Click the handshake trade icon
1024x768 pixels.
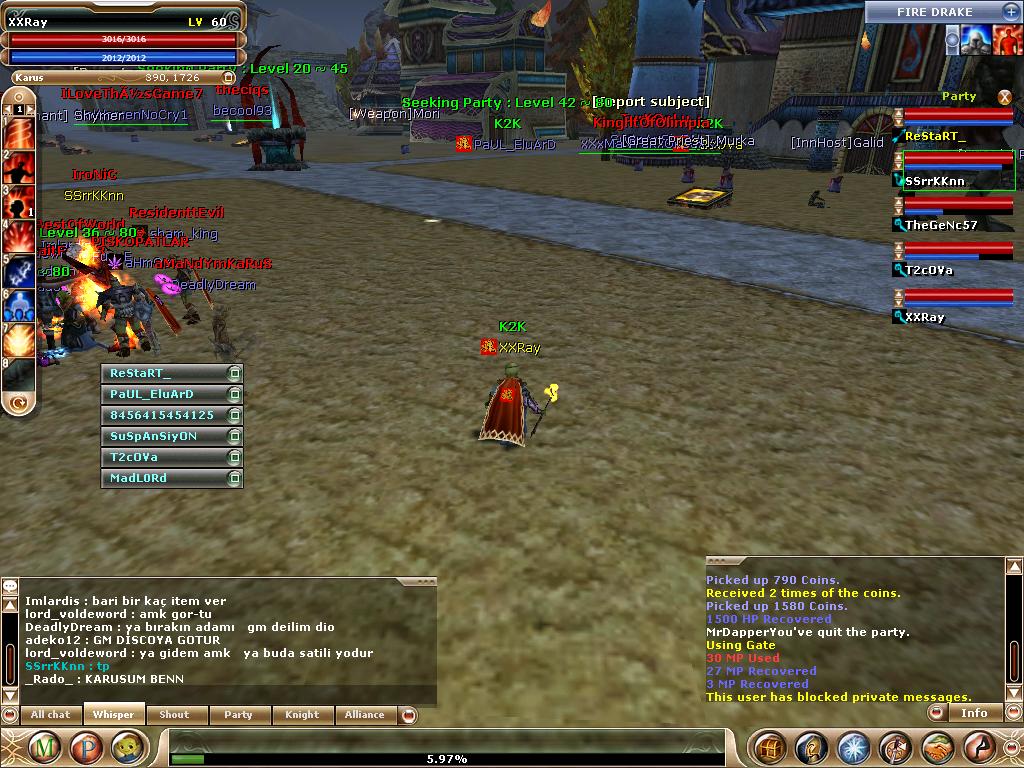coord(938,747)
